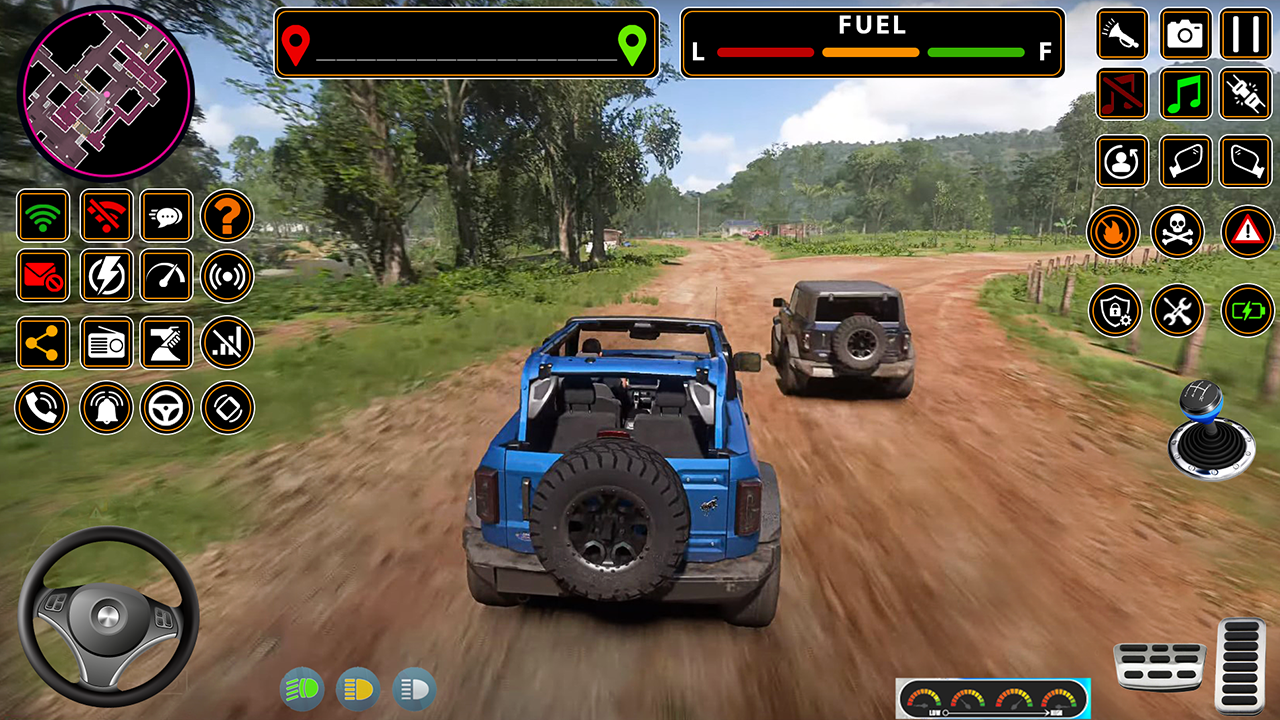Screen dimensions: 1280x720
Task: Expand the right side mirror view
Action: [1246, 162]
